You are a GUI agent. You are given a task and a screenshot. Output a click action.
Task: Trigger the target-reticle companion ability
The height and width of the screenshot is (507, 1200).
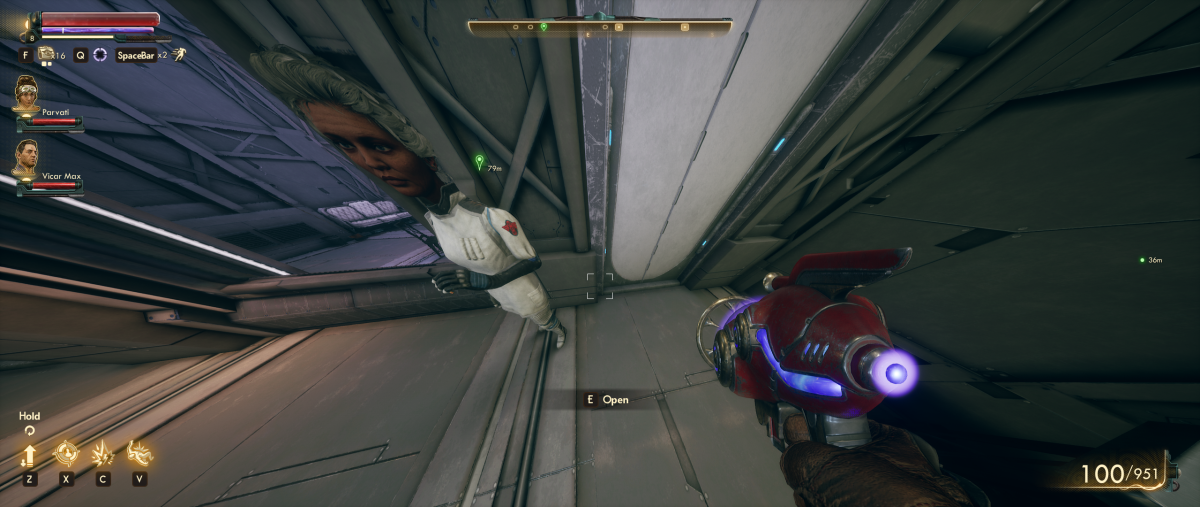click(x=66, y=455)
